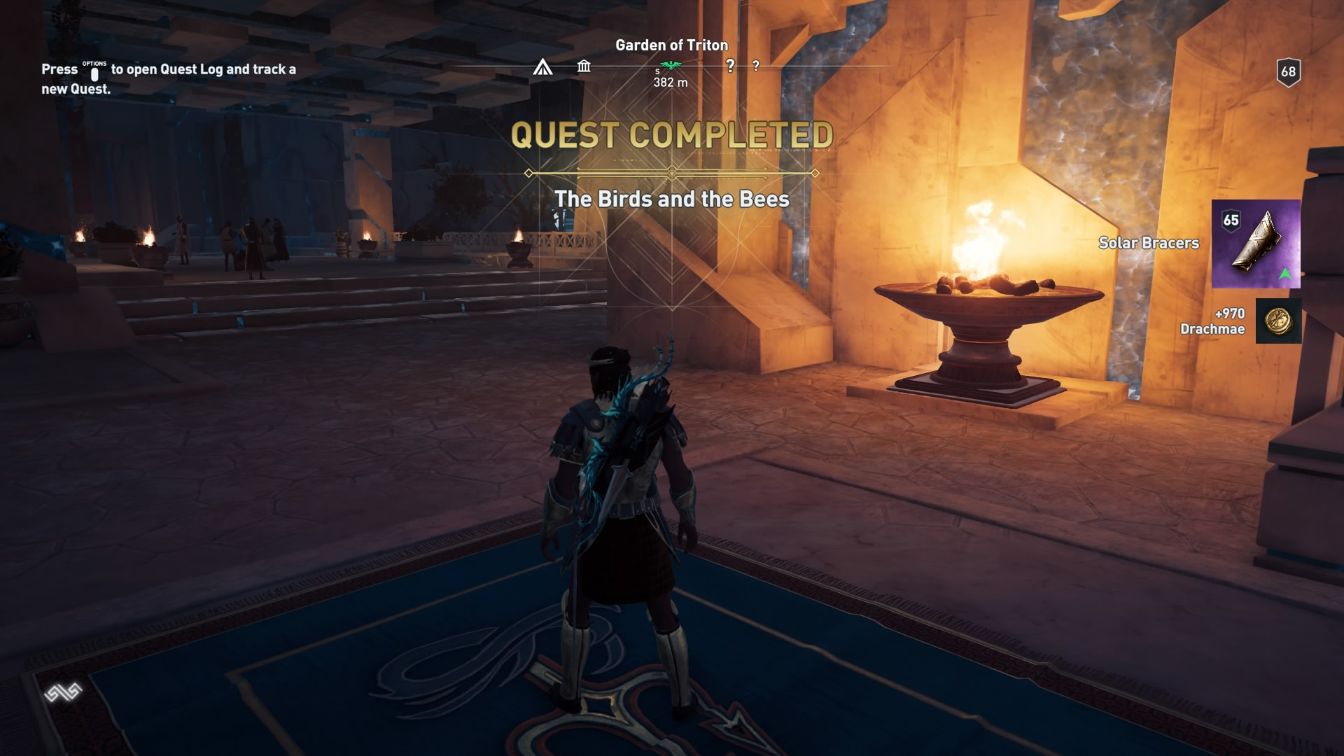Click the Garden of Triton label on the compass
Image resolution: width=1344 pixels, height=756 pixels.
coord(671,45)
